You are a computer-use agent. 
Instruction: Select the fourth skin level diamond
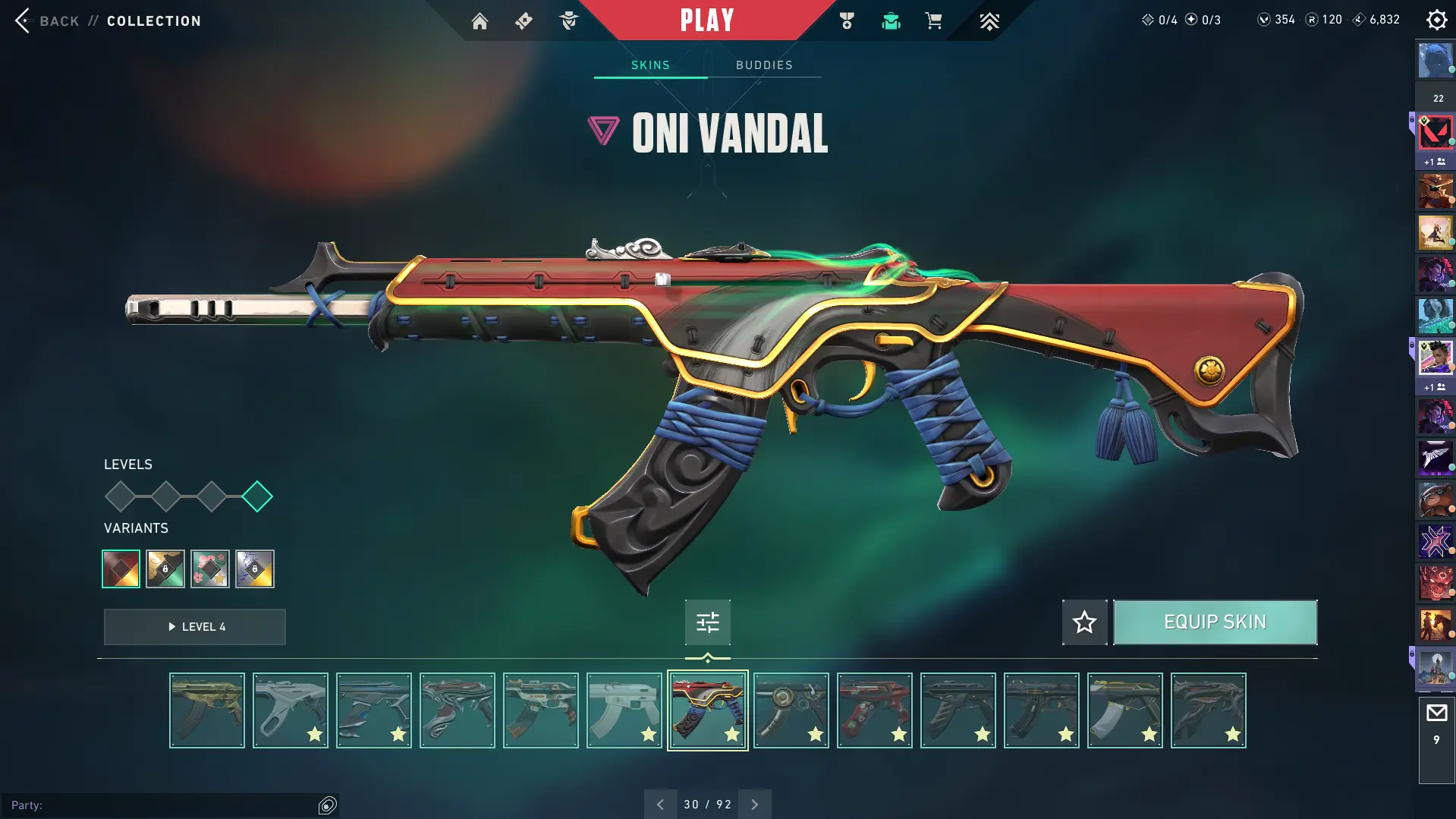pos(257,496)
